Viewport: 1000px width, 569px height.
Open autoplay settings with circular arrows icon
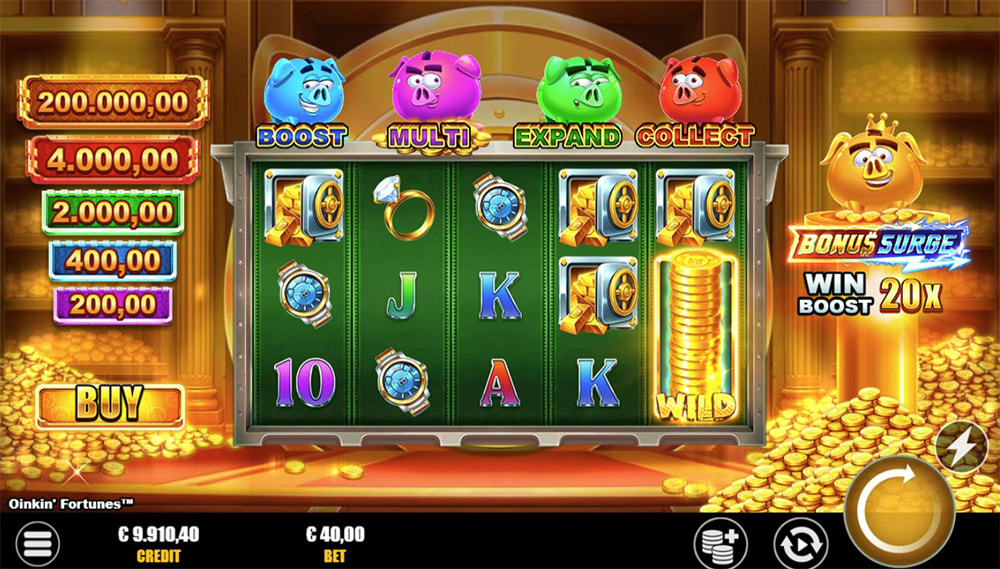(x=800, y=543)
